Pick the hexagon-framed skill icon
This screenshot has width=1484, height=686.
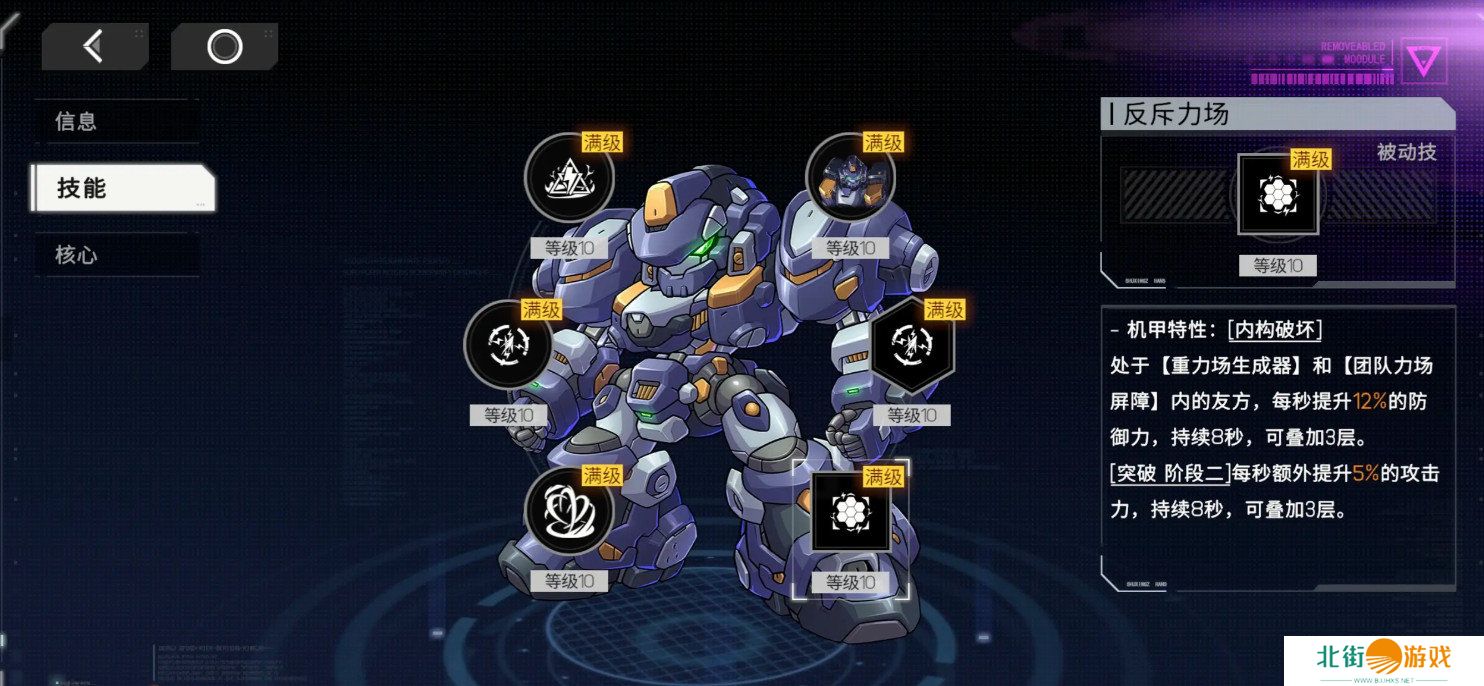coord(912,345)
